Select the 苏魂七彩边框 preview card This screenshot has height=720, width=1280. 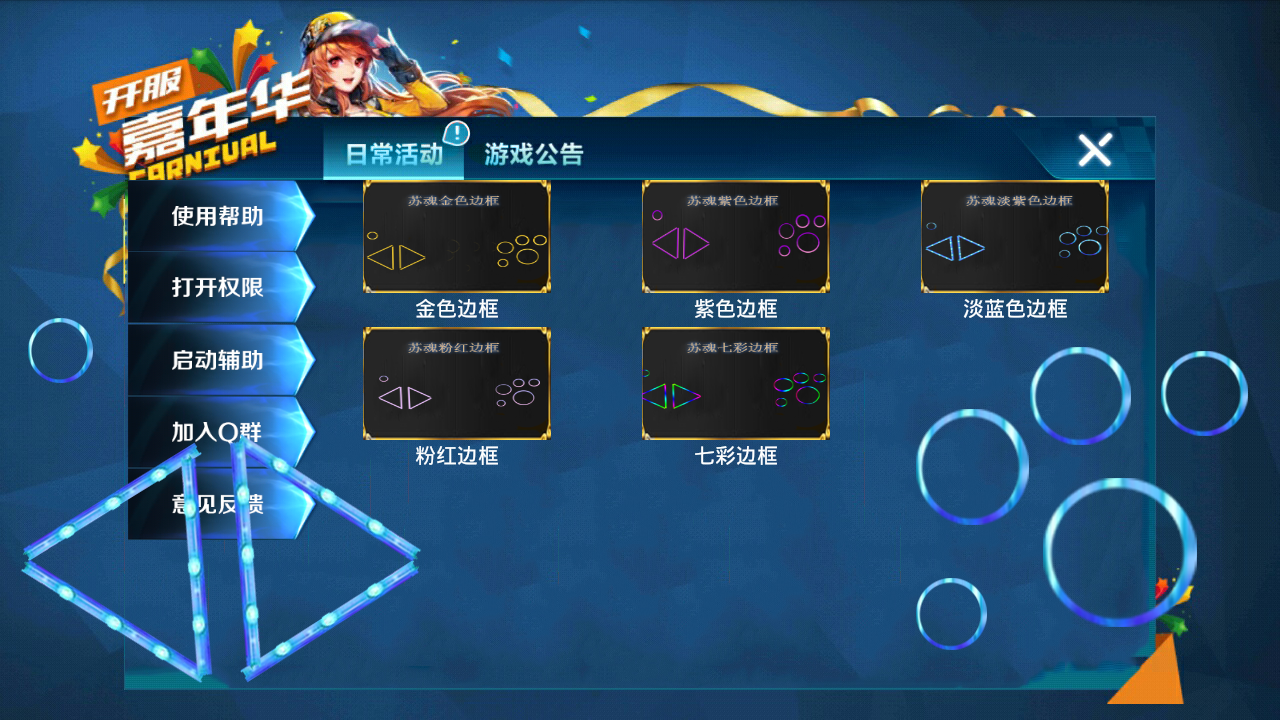coord(736,383)
